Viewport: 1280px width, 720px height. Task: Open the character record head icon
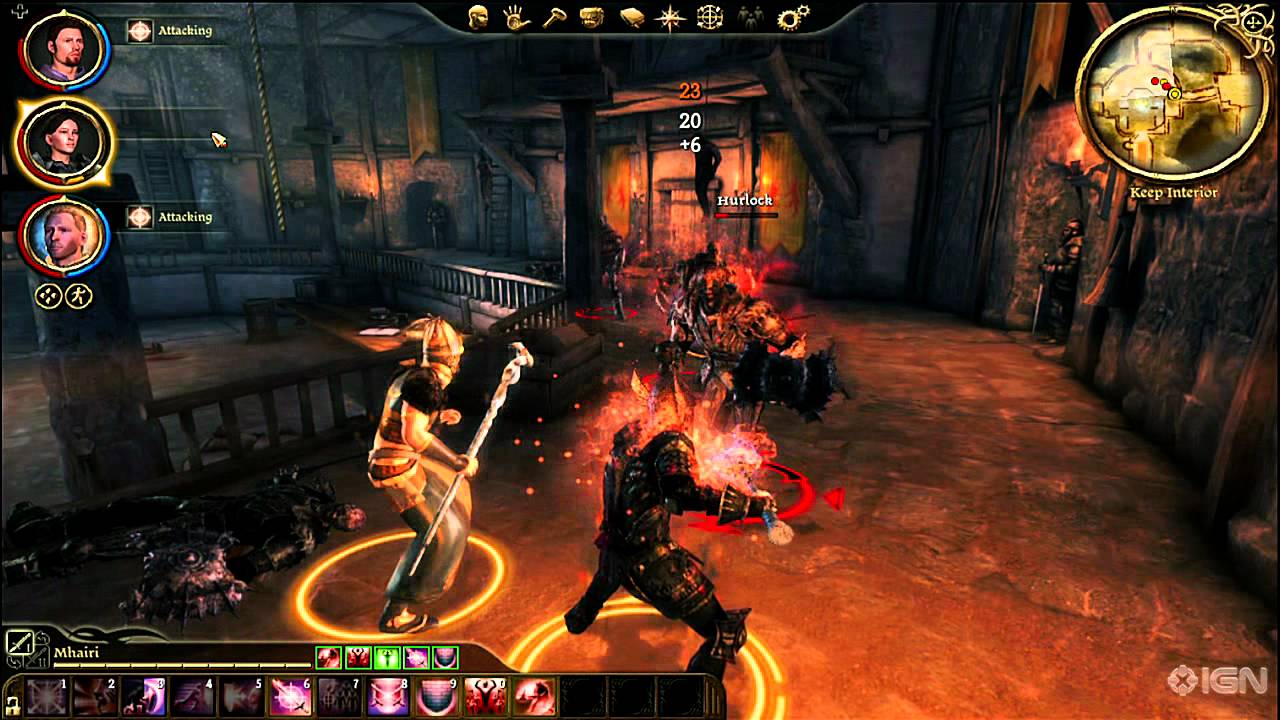[478, 17]
